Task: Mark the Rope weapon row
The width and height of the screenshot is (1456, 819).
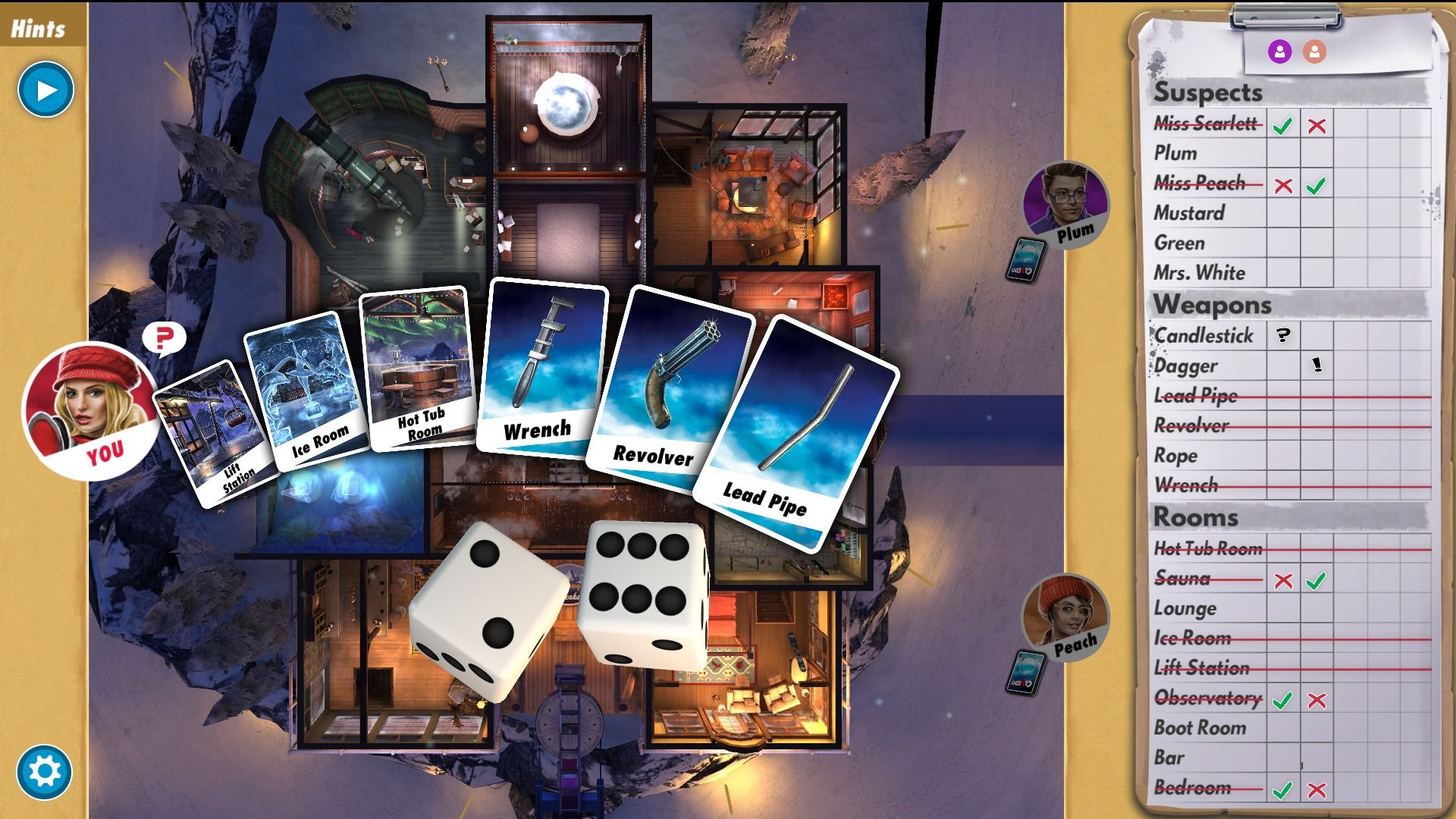Action: point(1175,456)
